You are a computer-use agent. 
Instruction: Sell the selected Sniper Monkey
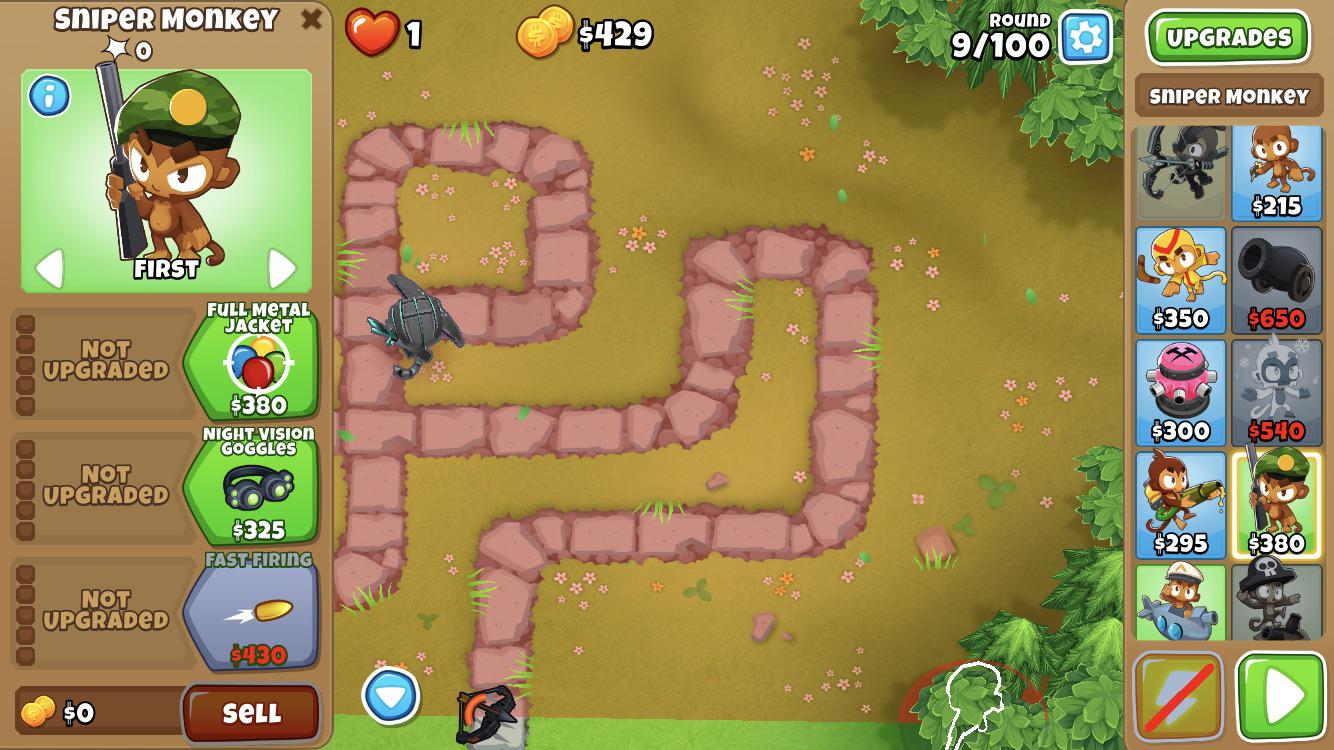pos(252,715)
